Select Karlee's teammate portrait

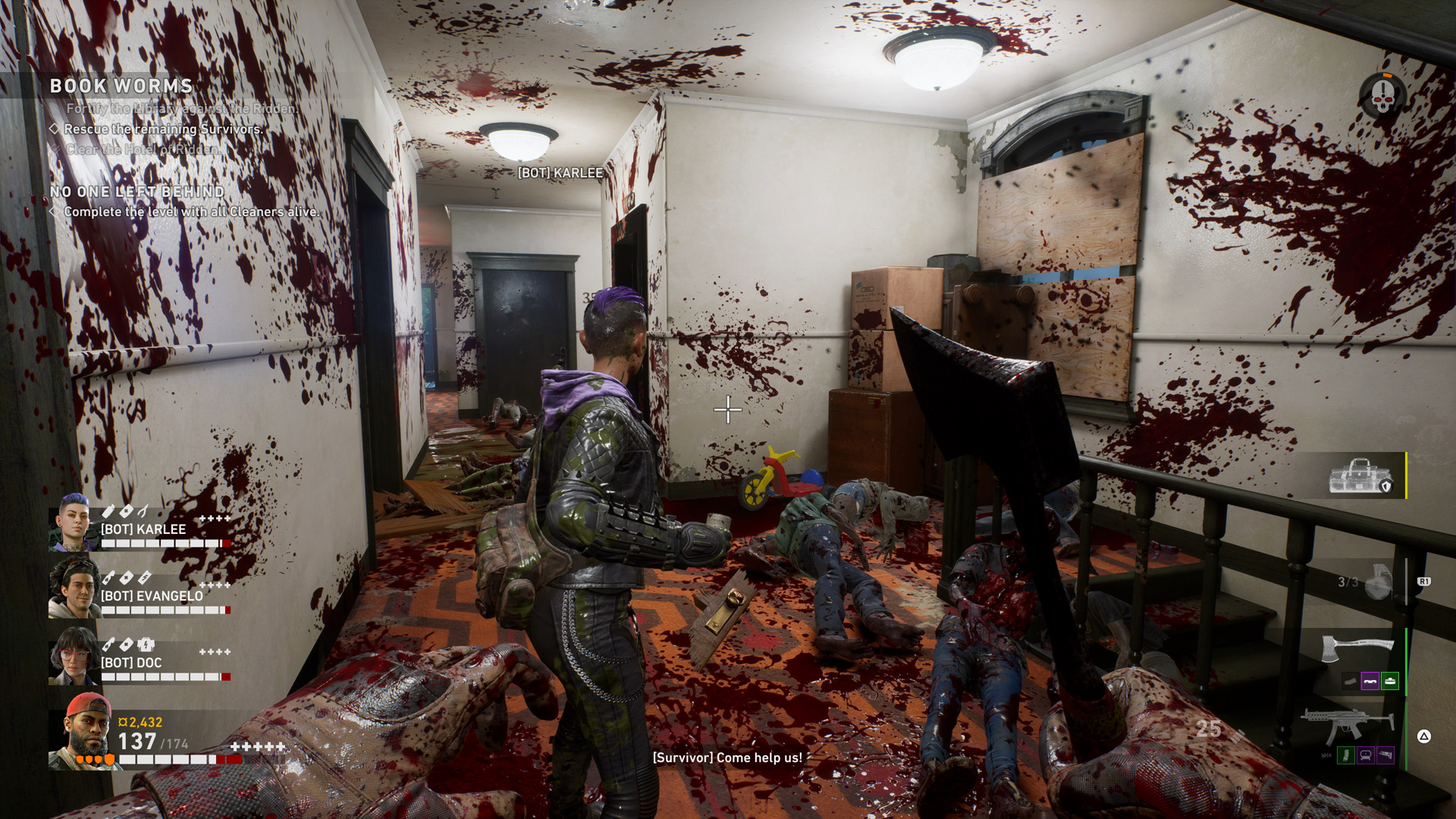[74, 522]
